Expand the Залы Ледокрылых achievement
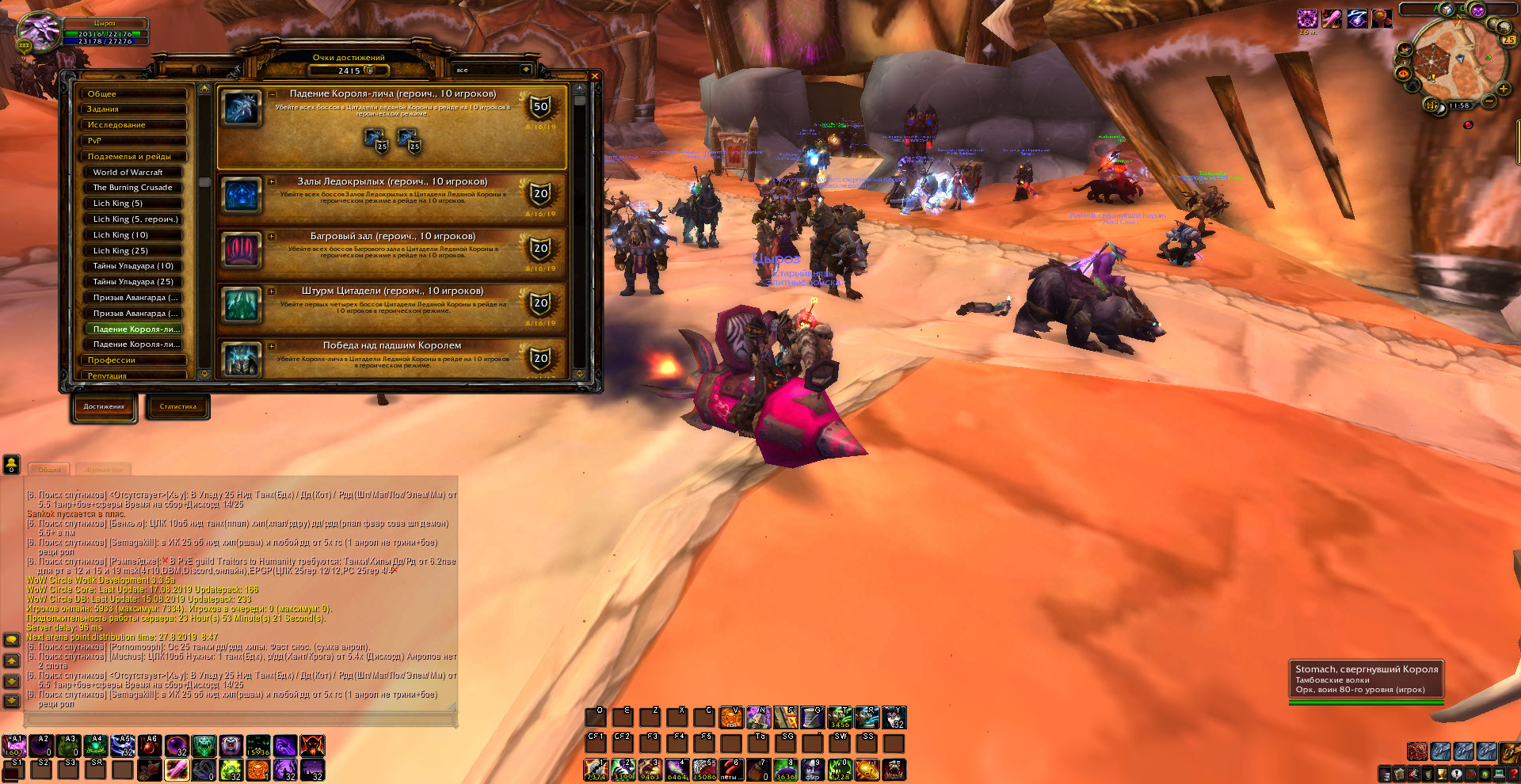The height and width of the screenshot is (784, 1521). (x=272, y=181)
